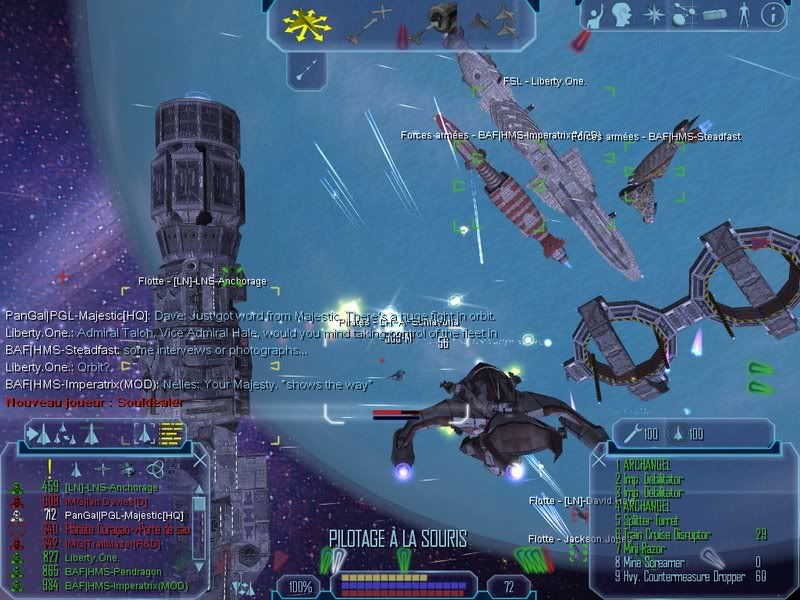Open the information 'i' icon

(771, 14)
